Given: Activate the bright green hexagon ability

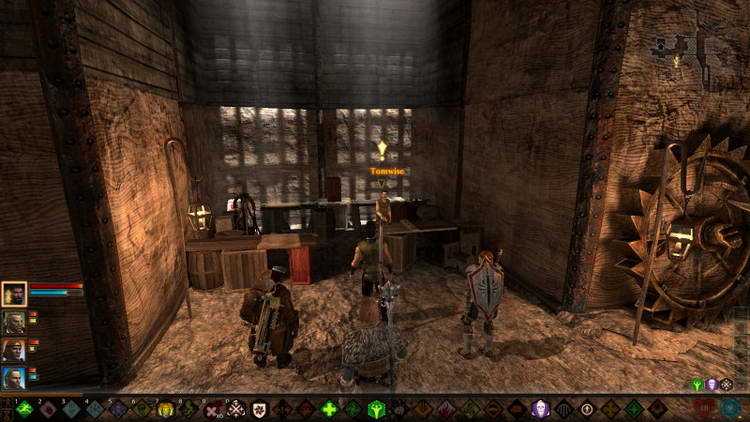Looking at the screenshot, I should point(376,408).
